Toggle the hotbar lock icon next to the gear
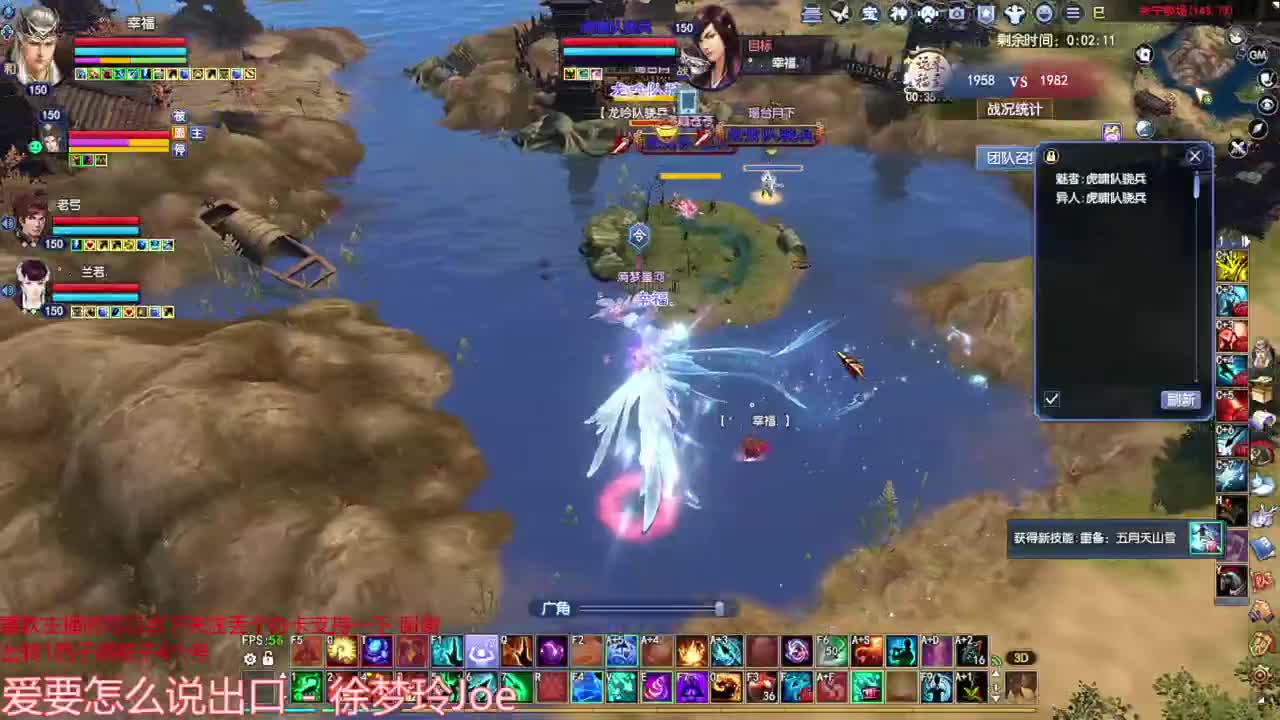 click(x=268, y=658)
